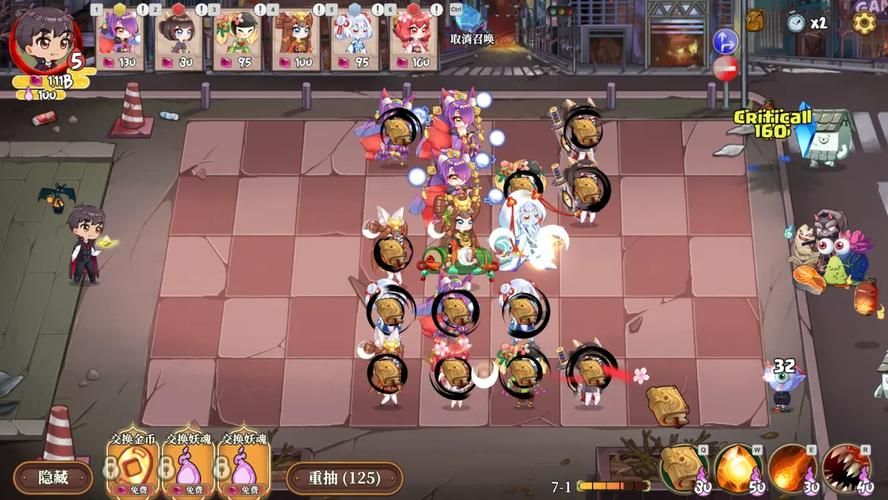The image size is (888, 500).
Task: Use the amber crystal skill costing 50
Action: coord(736,467)
